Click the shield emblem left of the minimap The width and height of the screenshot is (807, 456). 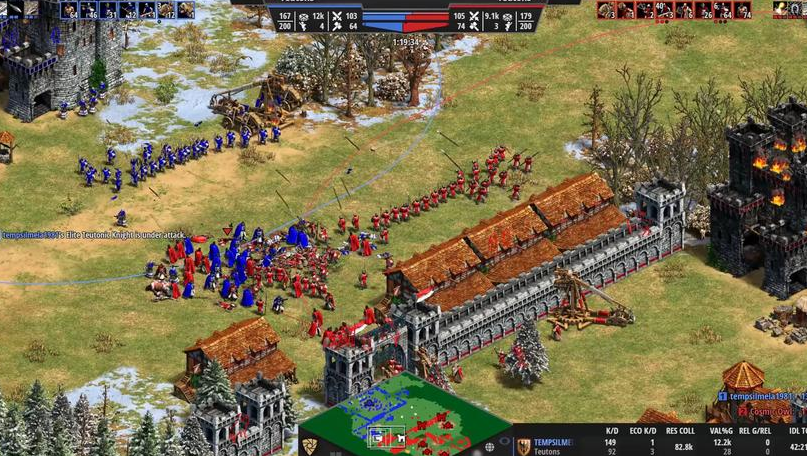click(310, 446)
